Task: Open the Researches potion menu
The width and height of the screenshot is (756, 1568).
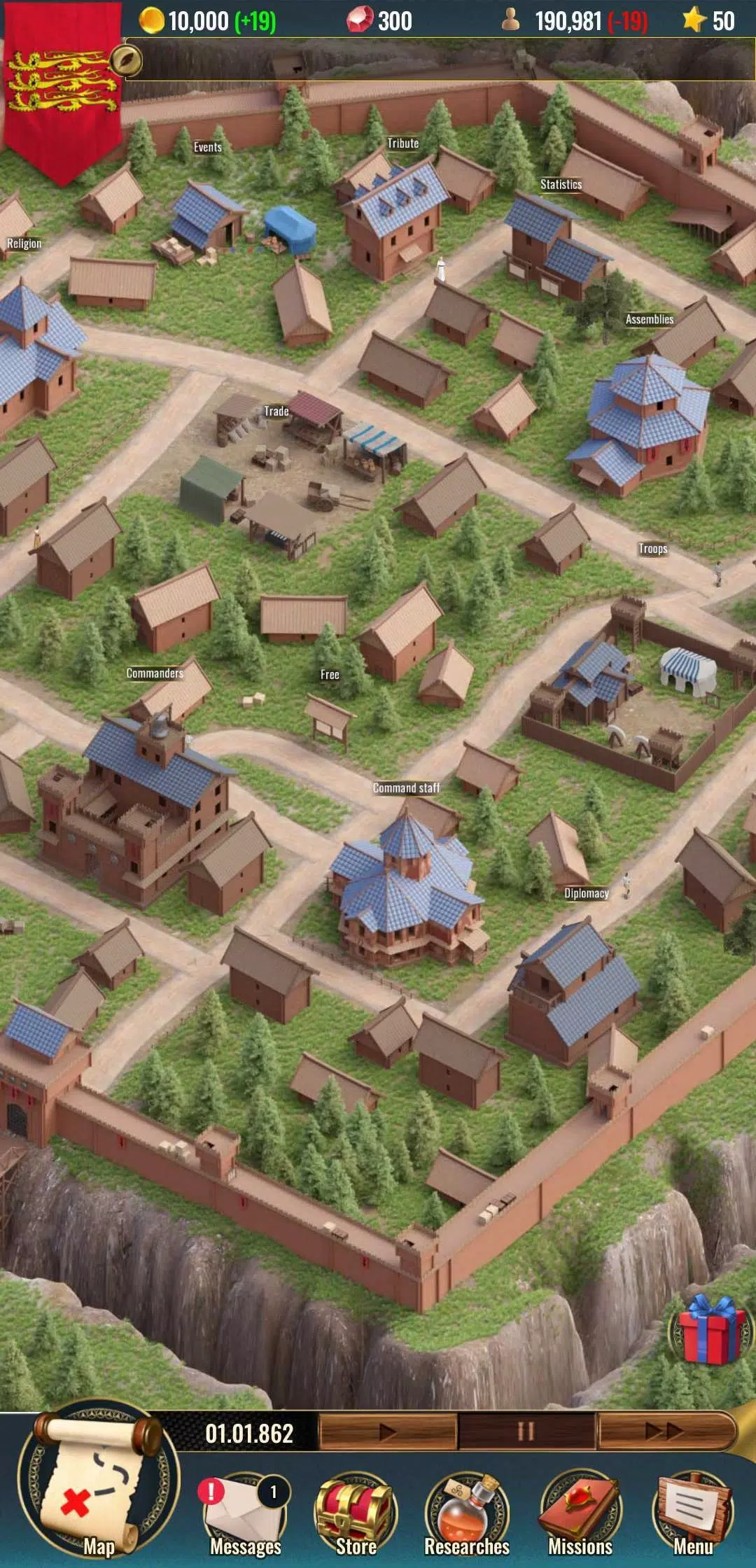Action: (x=467, y=1512)
